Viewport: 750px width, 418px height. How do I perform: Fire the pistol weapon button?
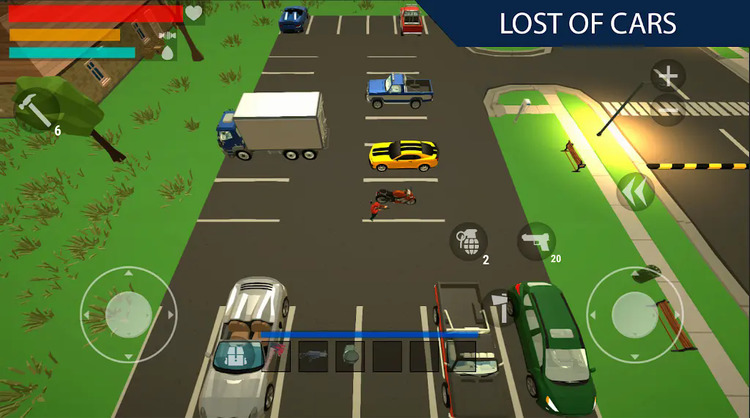pyautogui.click(x=537, y=240)
